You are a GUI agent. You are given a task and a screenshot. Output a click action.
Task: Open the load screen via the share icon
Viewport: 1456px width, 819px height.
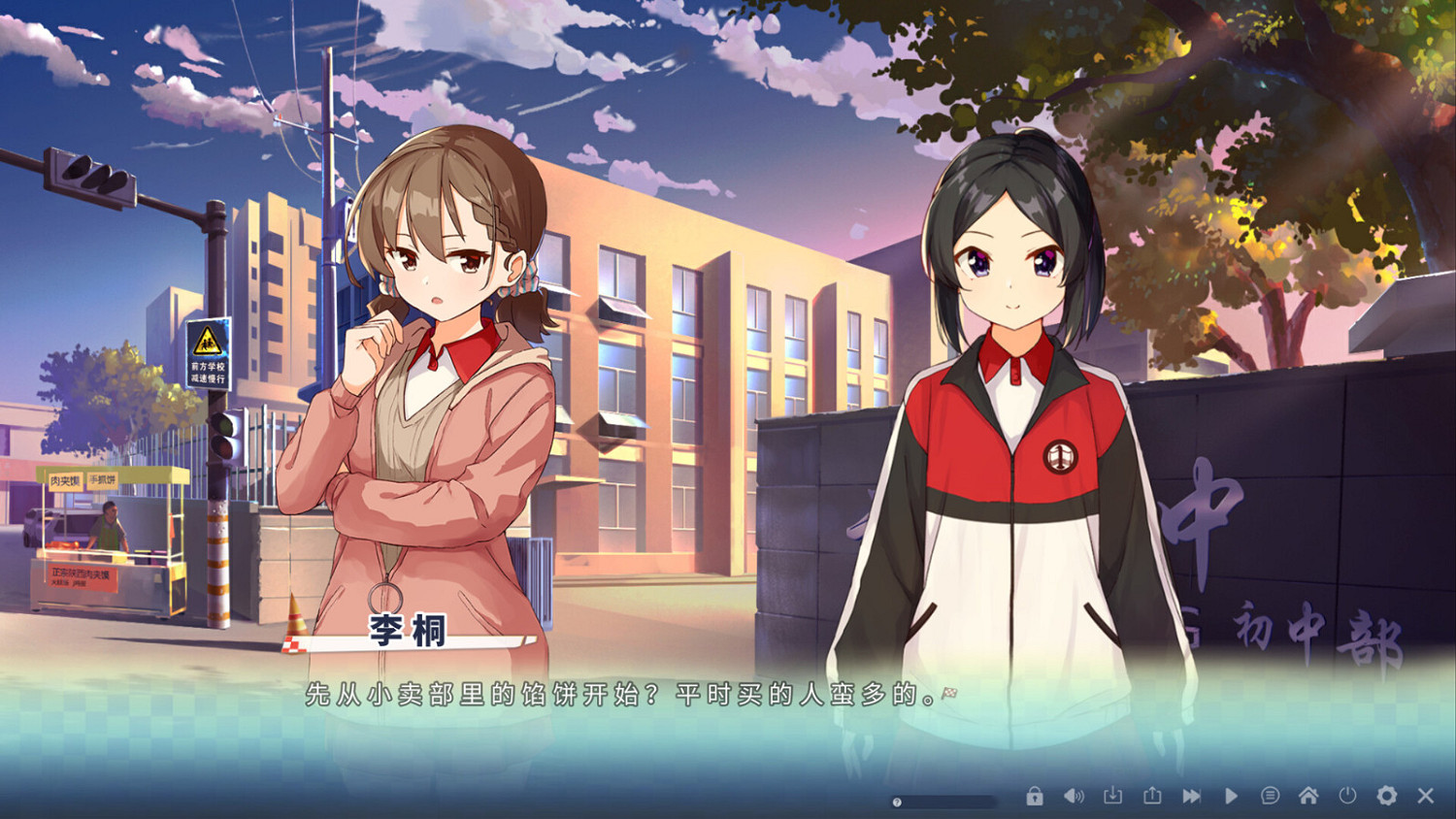[1152, 794]
